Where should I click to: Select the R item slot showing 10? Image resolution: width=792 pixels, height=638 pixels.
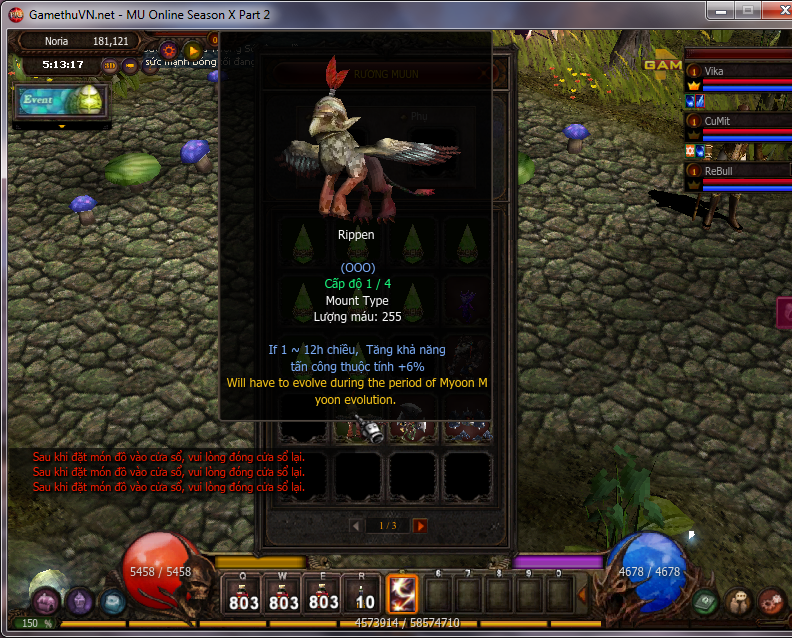(x=365, y=594)
